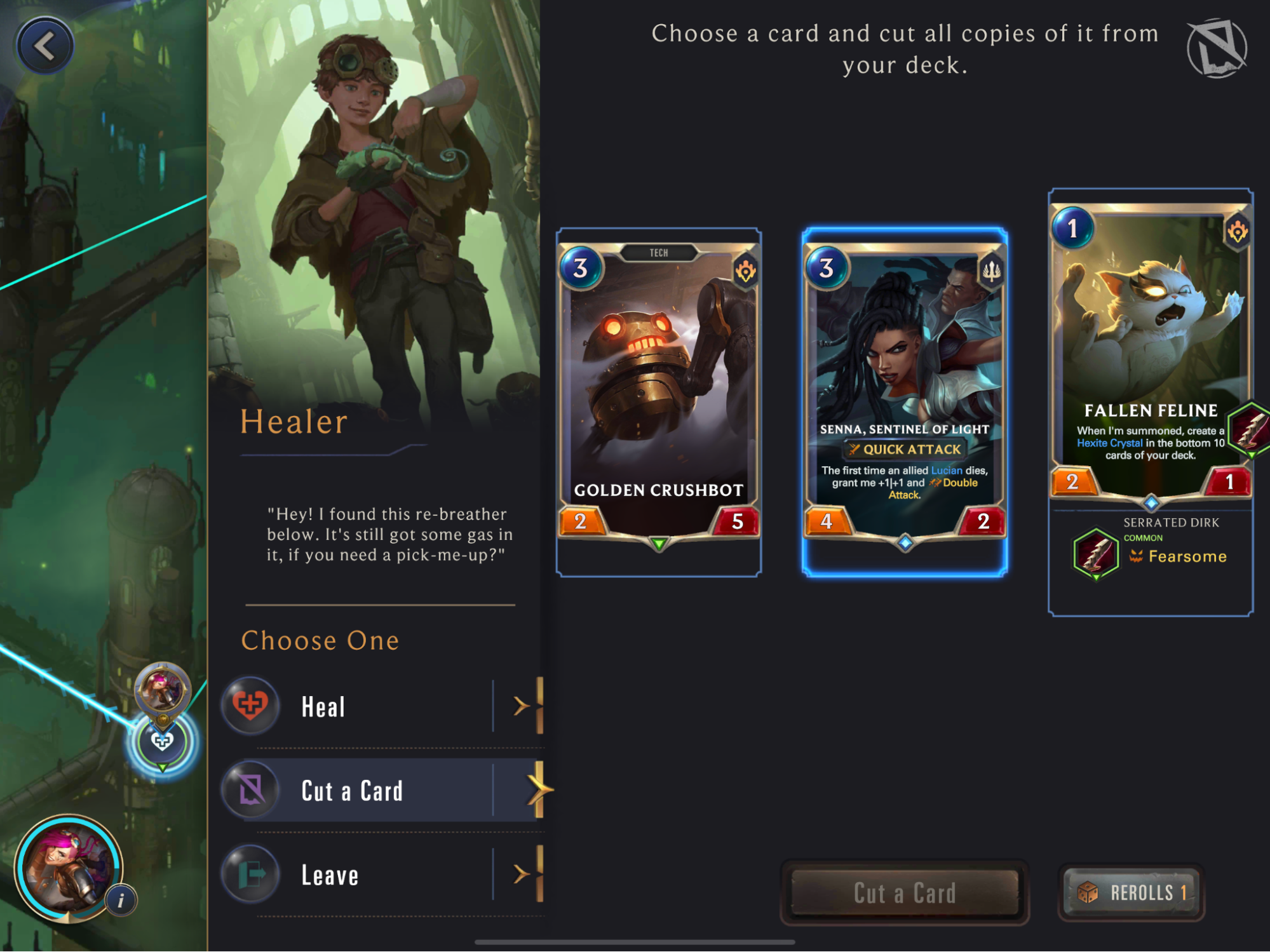This screenshot has height=952, width=1270.
Task: Click the chevron next to Leave
Action: tap(521, 875)
